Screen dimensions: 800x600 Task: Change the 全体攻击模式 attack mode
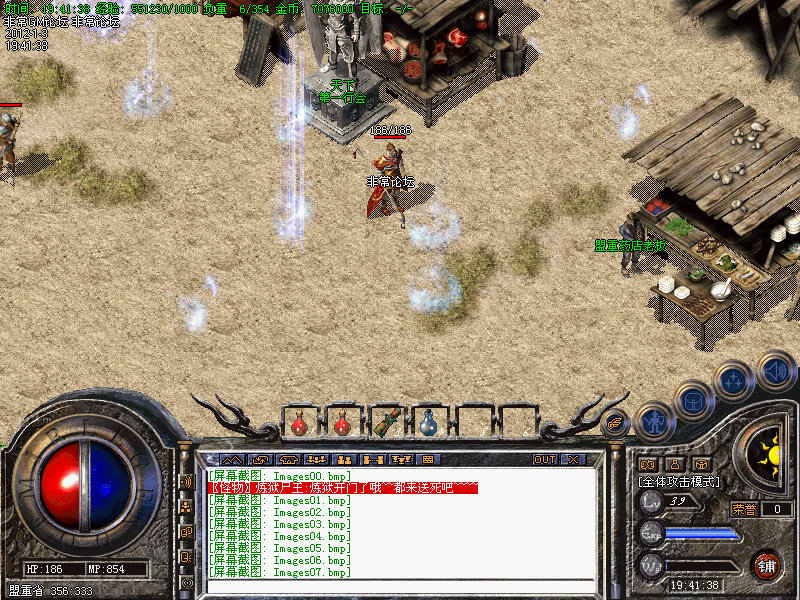680,481
